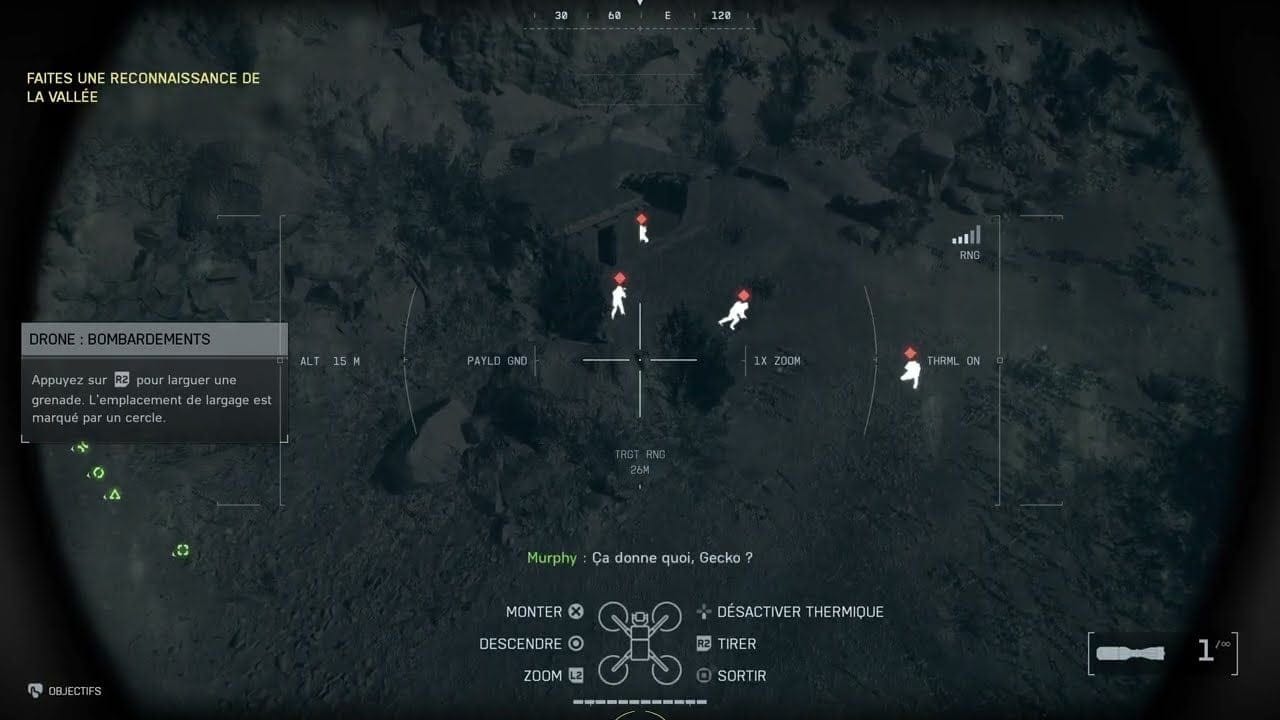Click the drone diagram icon at bottom center
The width and height of the screenshot is (1280, 720).
(638, 640)
